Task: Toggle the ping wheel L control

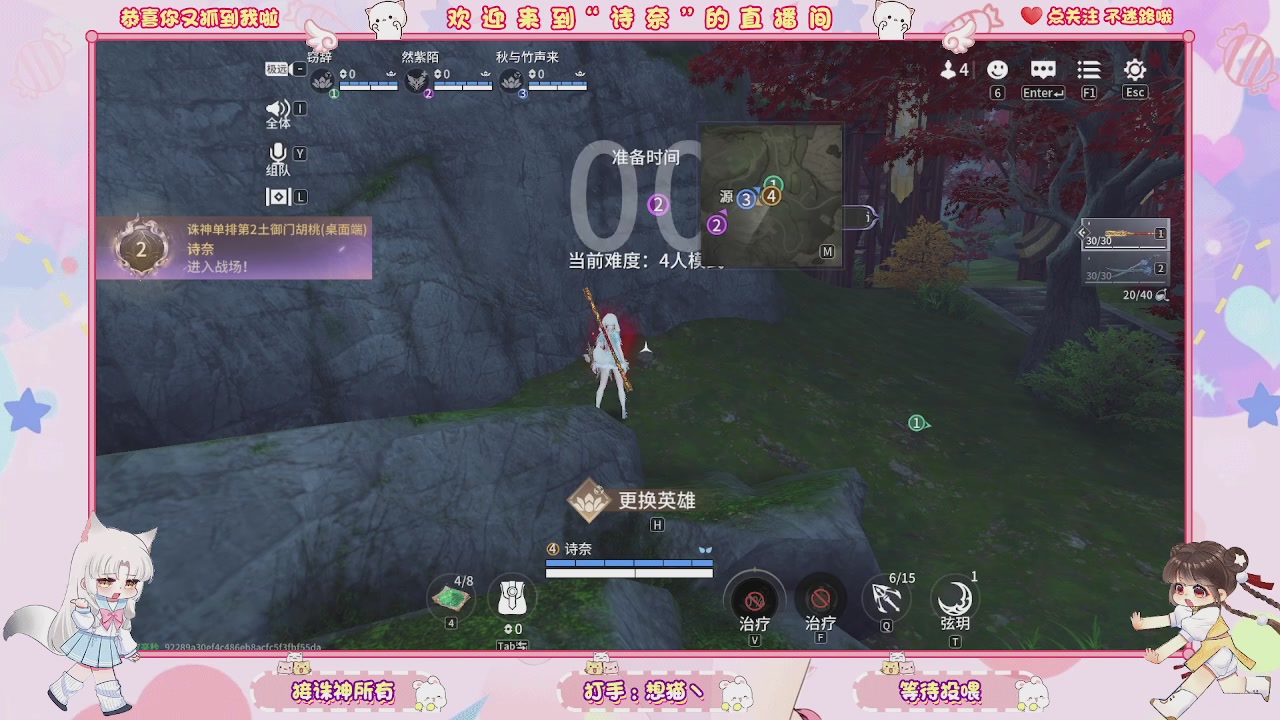Action: click(278, 196)
